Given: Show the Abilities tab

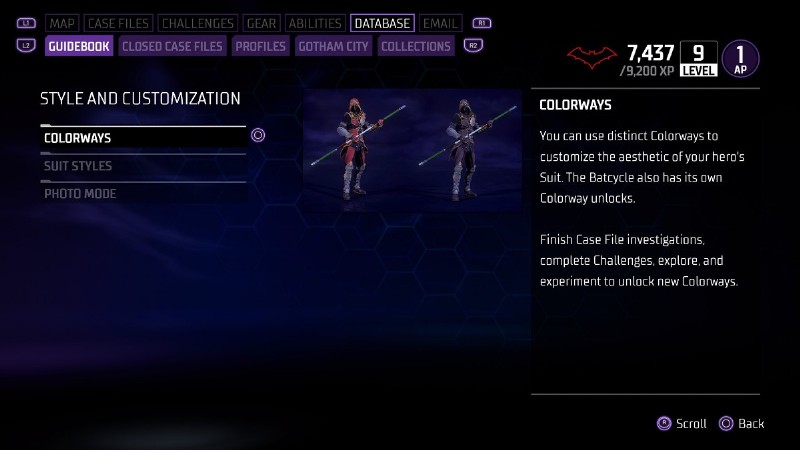Looking at the screenshot, I should click(x=314, y=23).
